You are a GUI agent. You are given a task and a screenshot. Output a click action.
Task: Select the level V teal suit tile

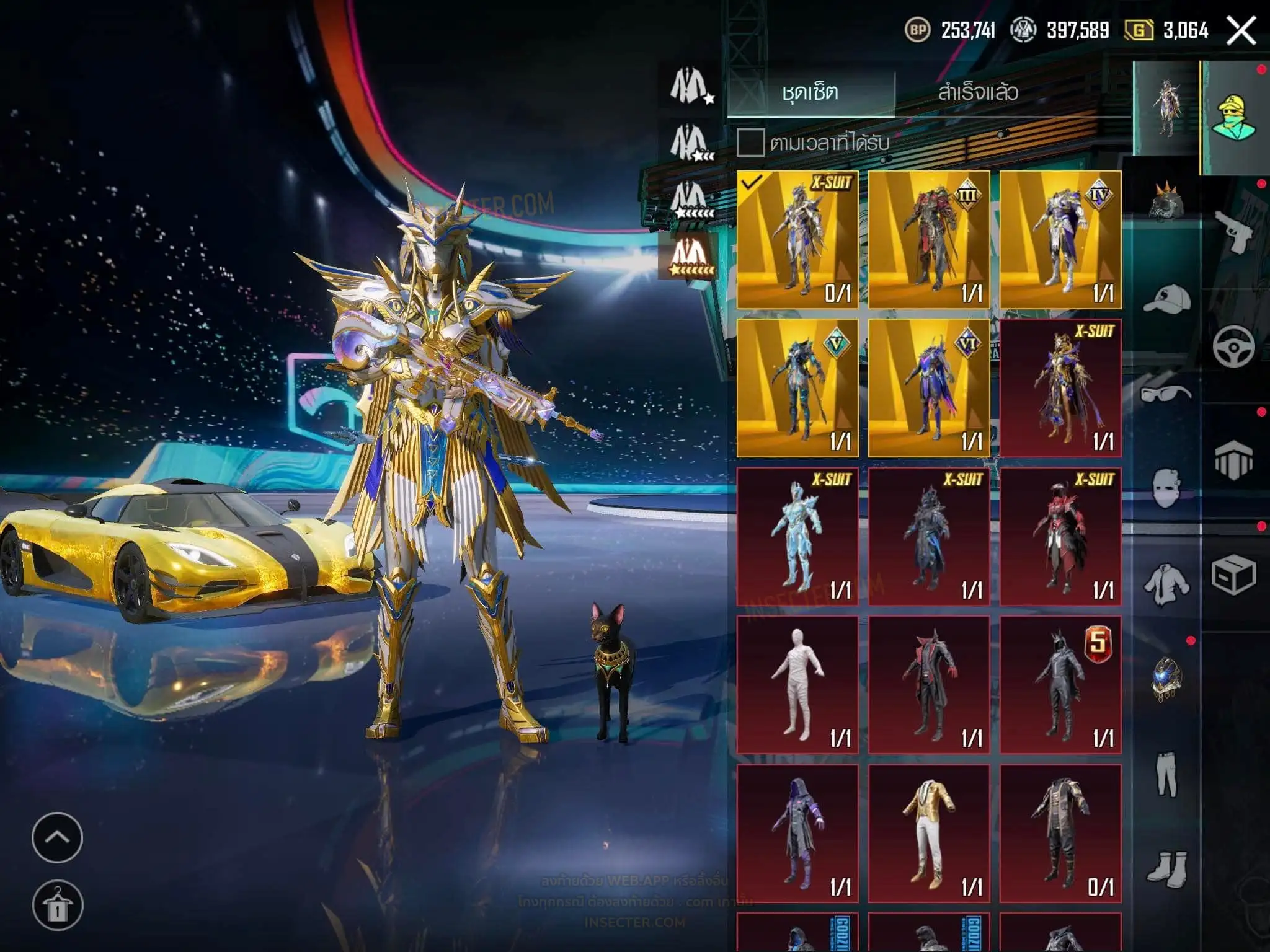coord(797,388)
